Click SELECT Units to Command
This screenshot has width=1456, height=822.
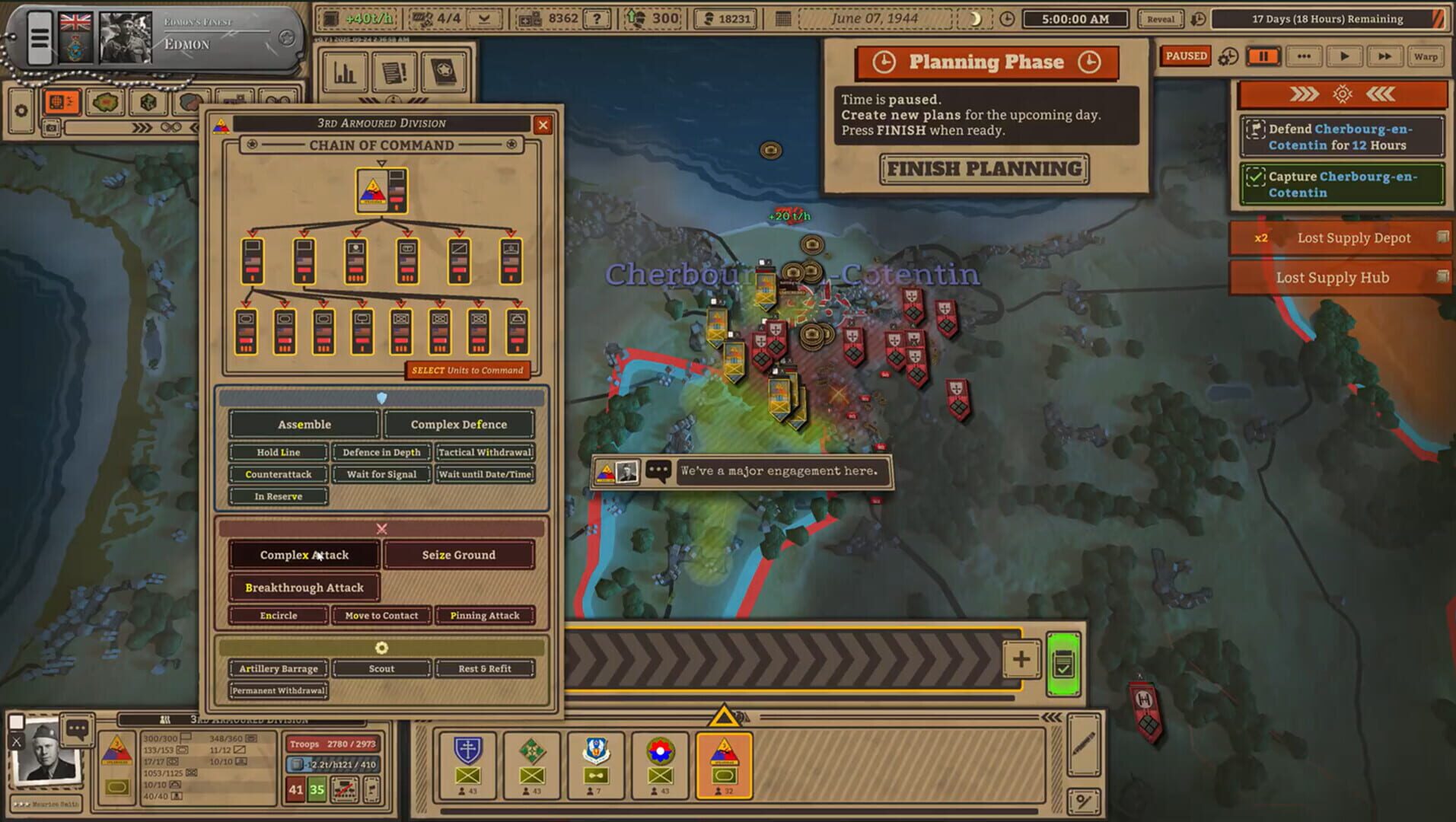(x=467, y=371)
